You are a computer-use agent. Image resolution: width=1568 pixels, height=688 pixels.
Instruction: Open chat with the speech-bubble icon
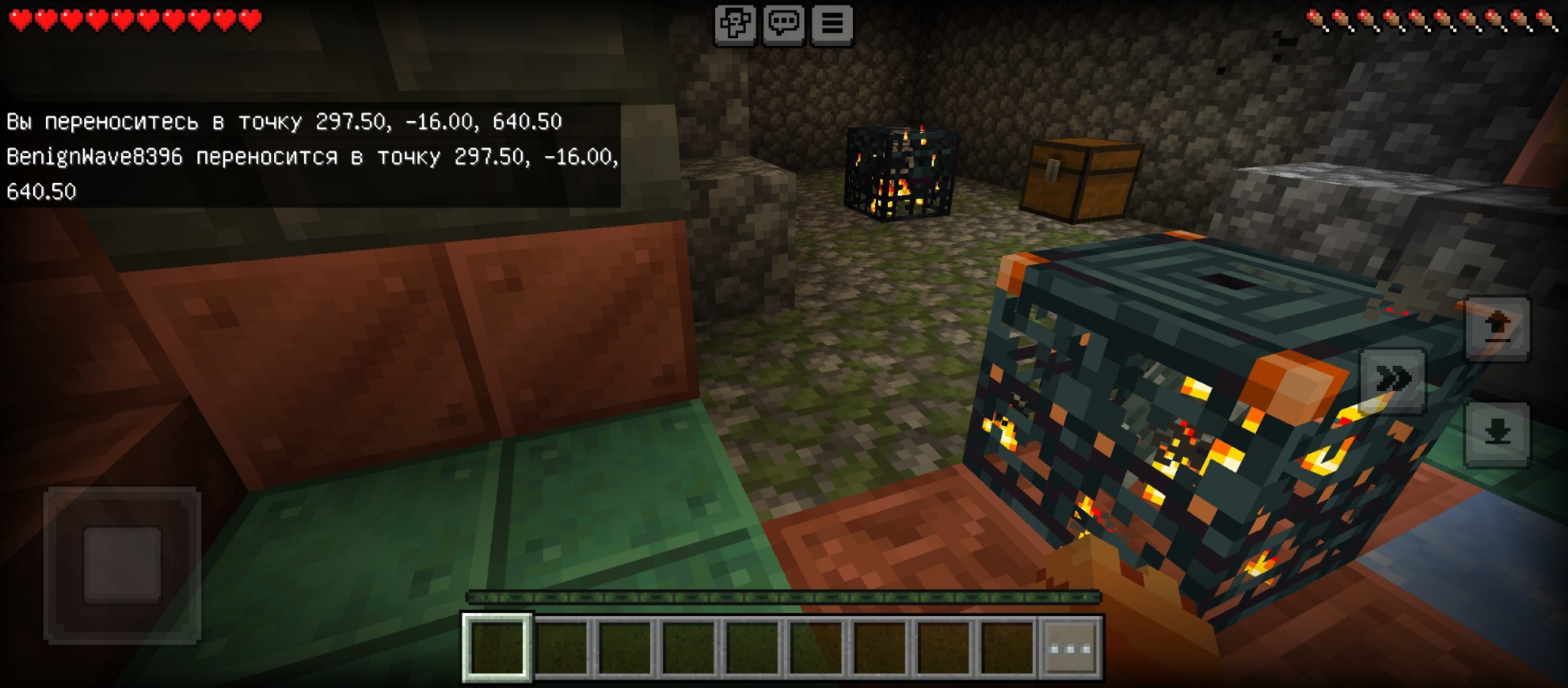pos(783,23)
